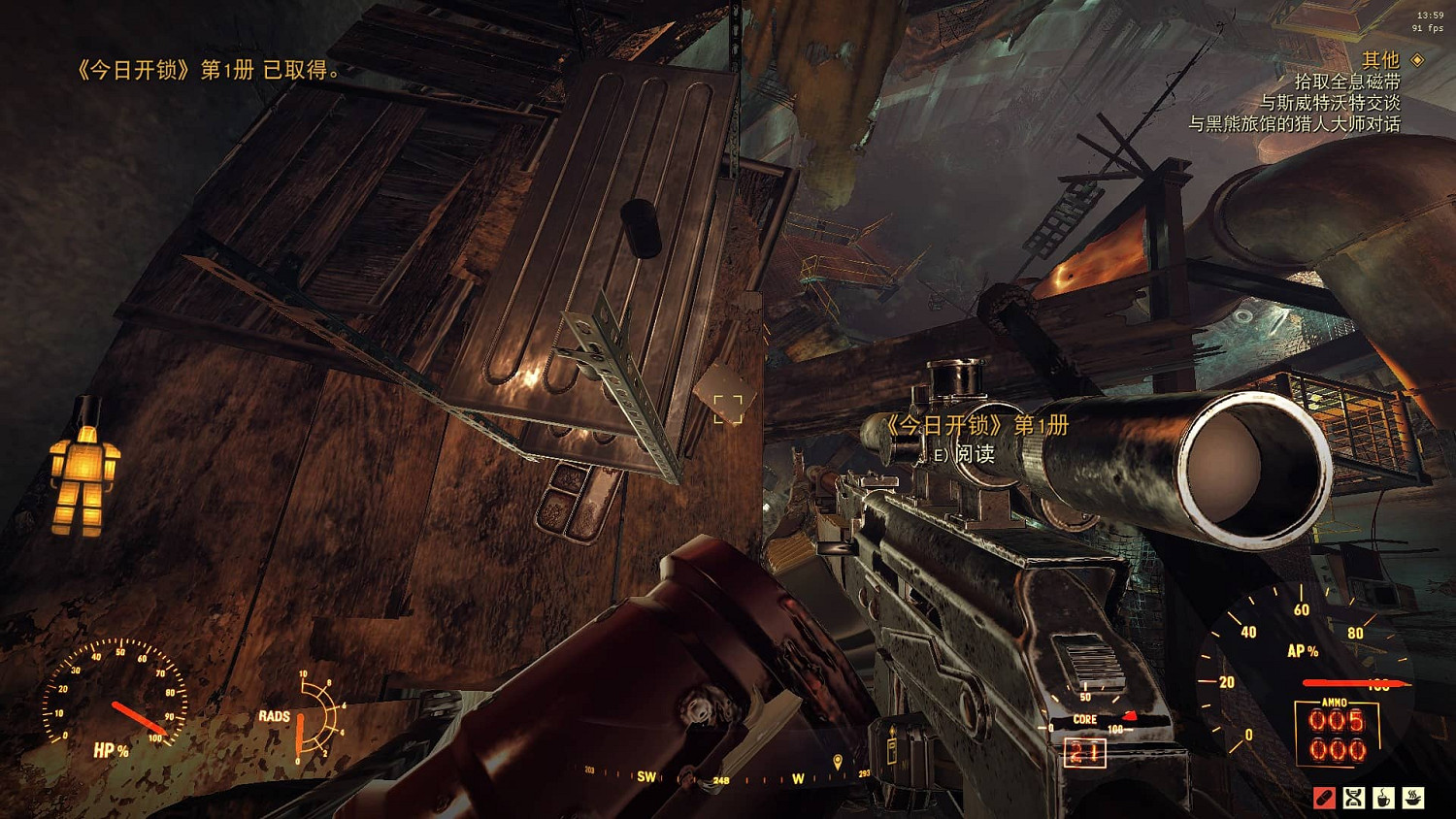This screenshot has width=1456, height=819.
Task: Select the steaming bowl food status icon
Action: 1414,798
